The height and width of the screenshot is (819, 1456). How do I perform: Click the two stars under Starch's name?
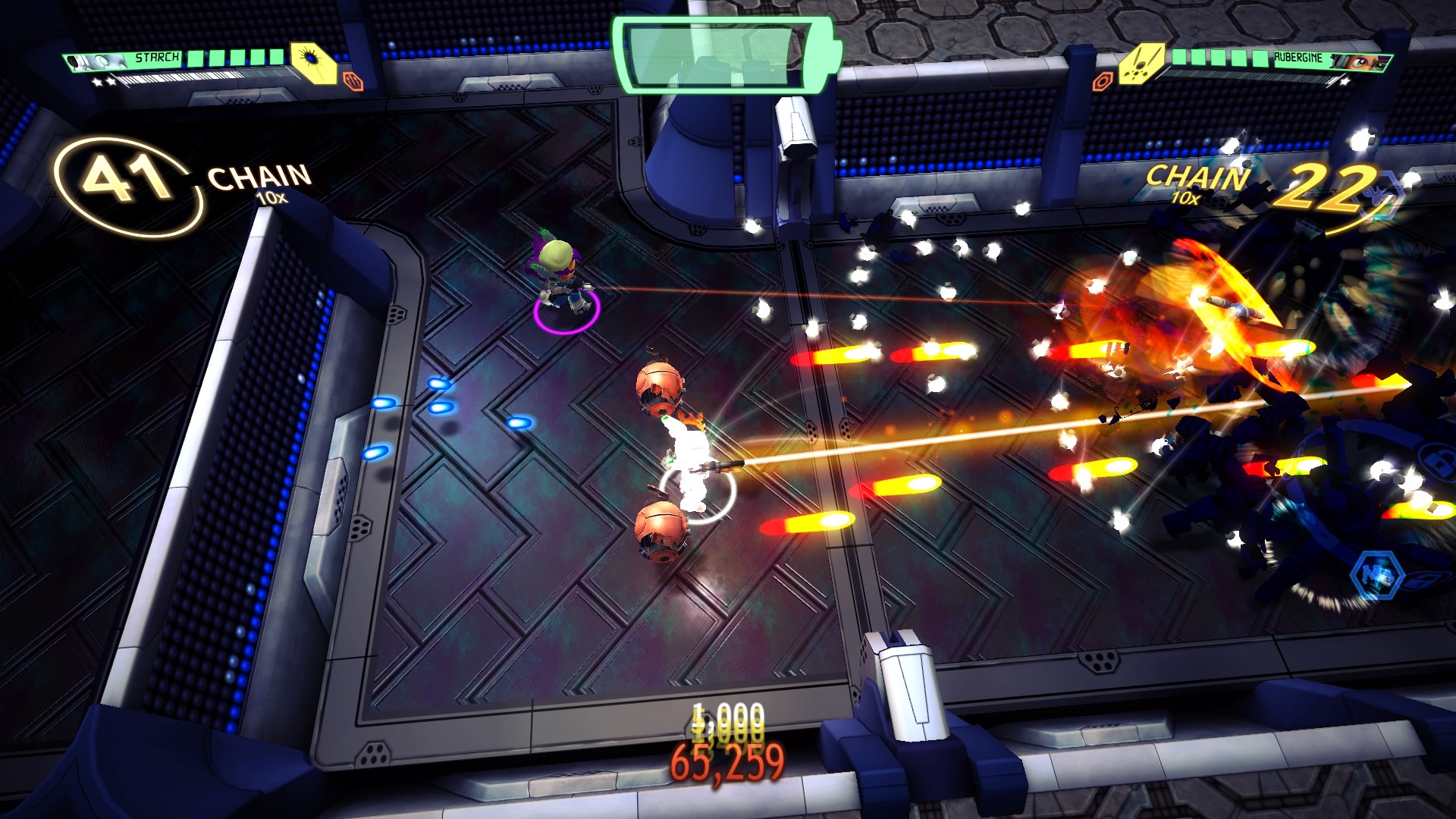click(x=104, y=83)
